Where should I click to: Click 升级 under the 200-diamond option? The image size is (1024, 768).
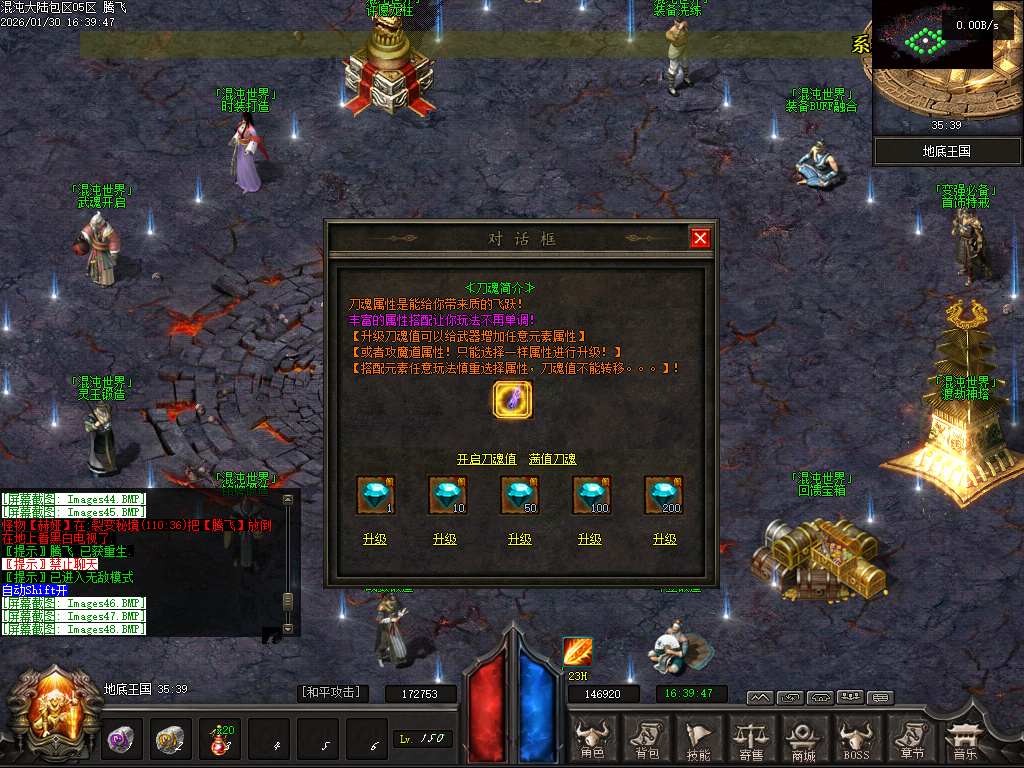pos(664,539)
